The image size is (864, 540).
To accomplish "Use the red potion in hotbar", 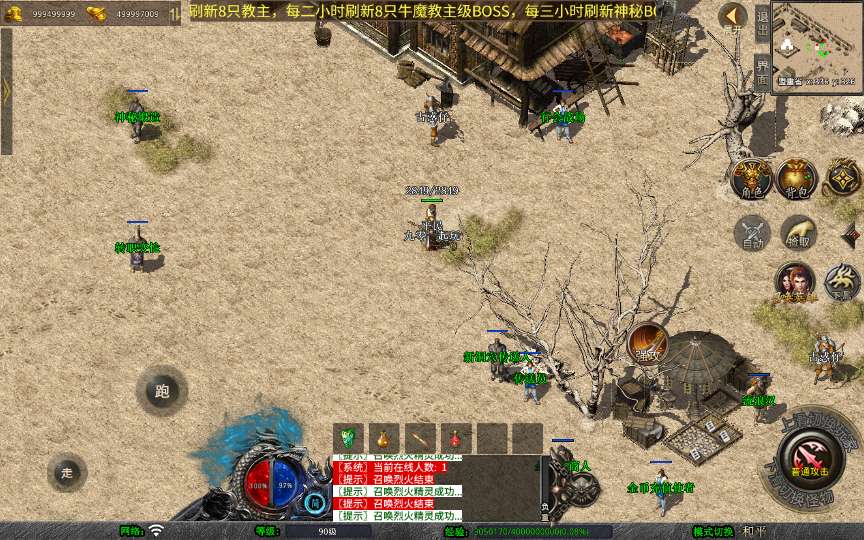I will tap(456, 438).
